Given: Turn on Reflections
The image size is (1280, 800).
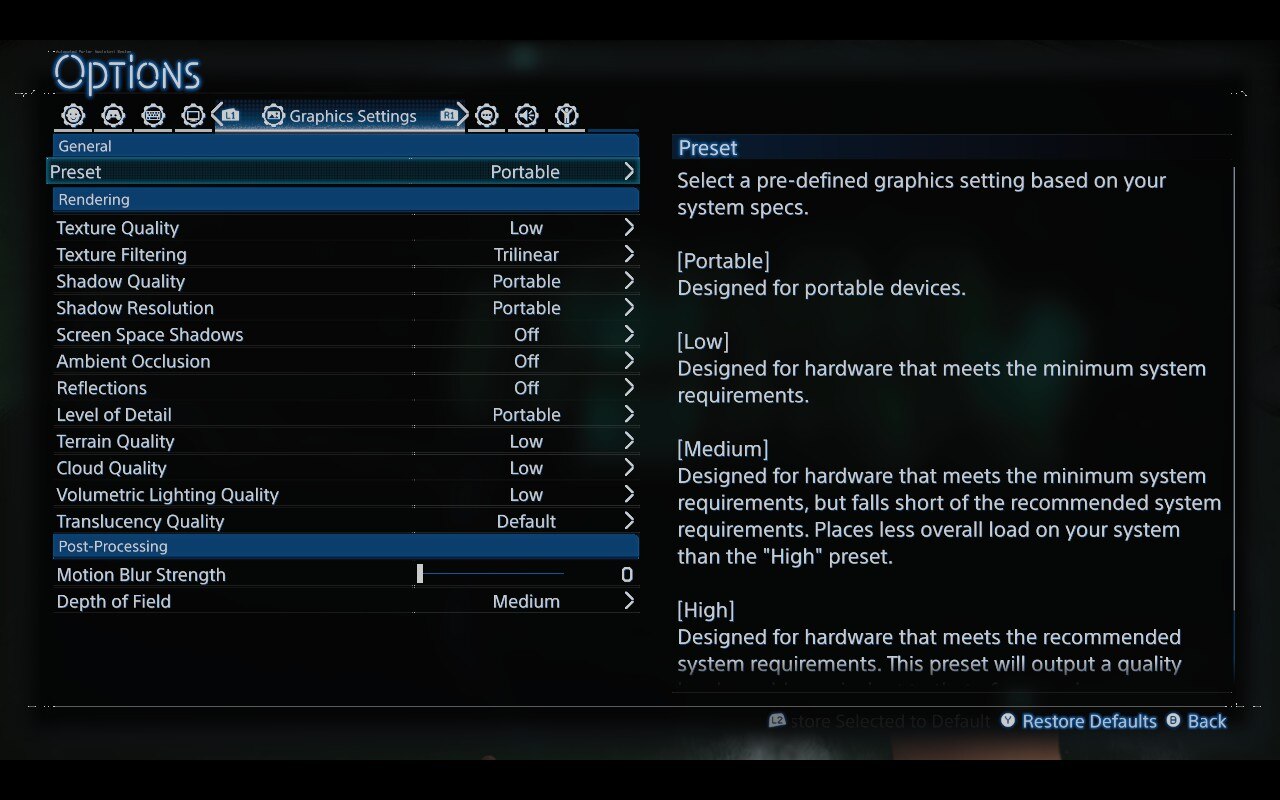Looking at the screenshot, I should (x=629, y=388).
